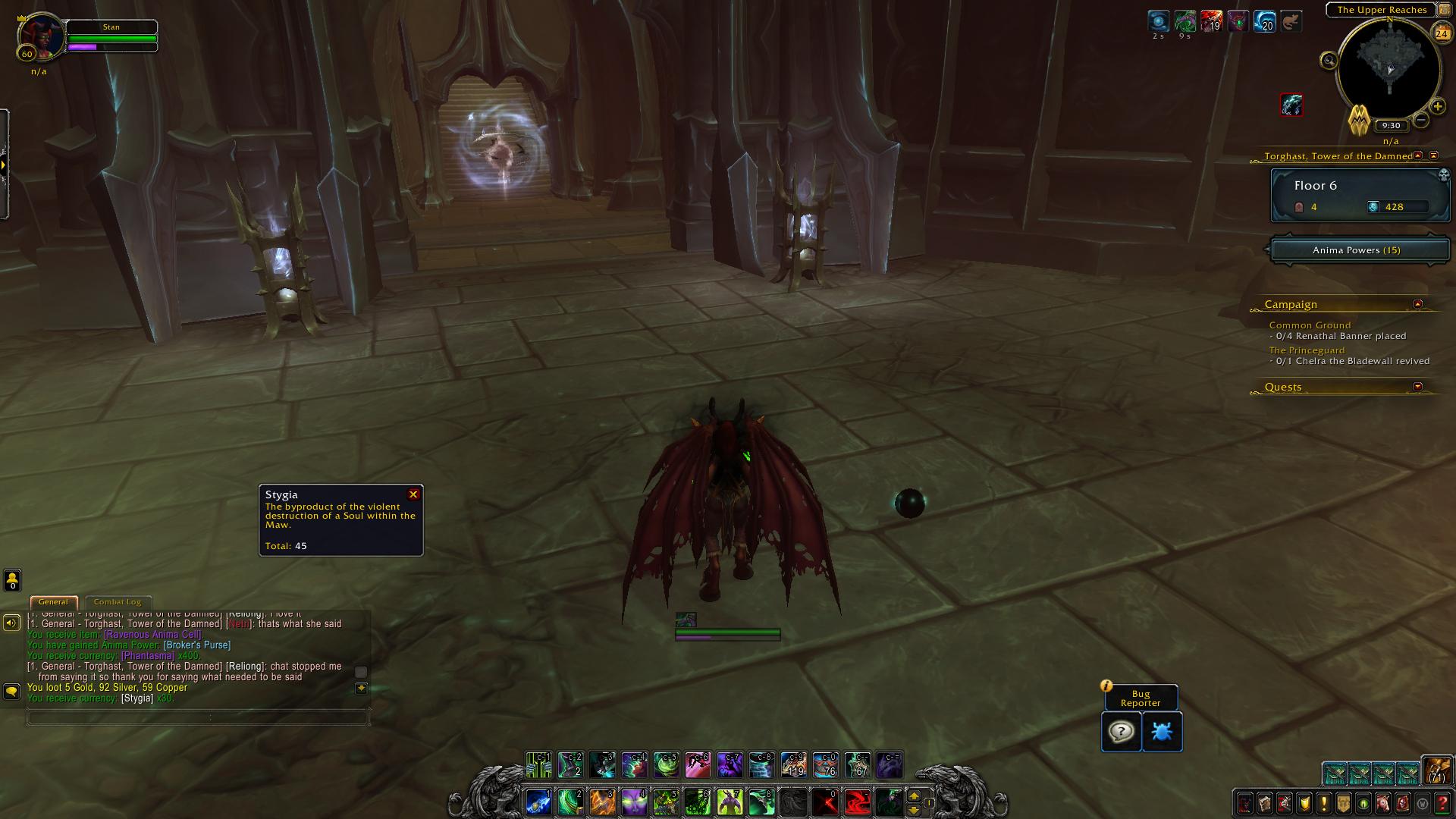Collapse the Campaign objectives section
Screen dimensions: 1456x819
click(x=1417, y=304)
